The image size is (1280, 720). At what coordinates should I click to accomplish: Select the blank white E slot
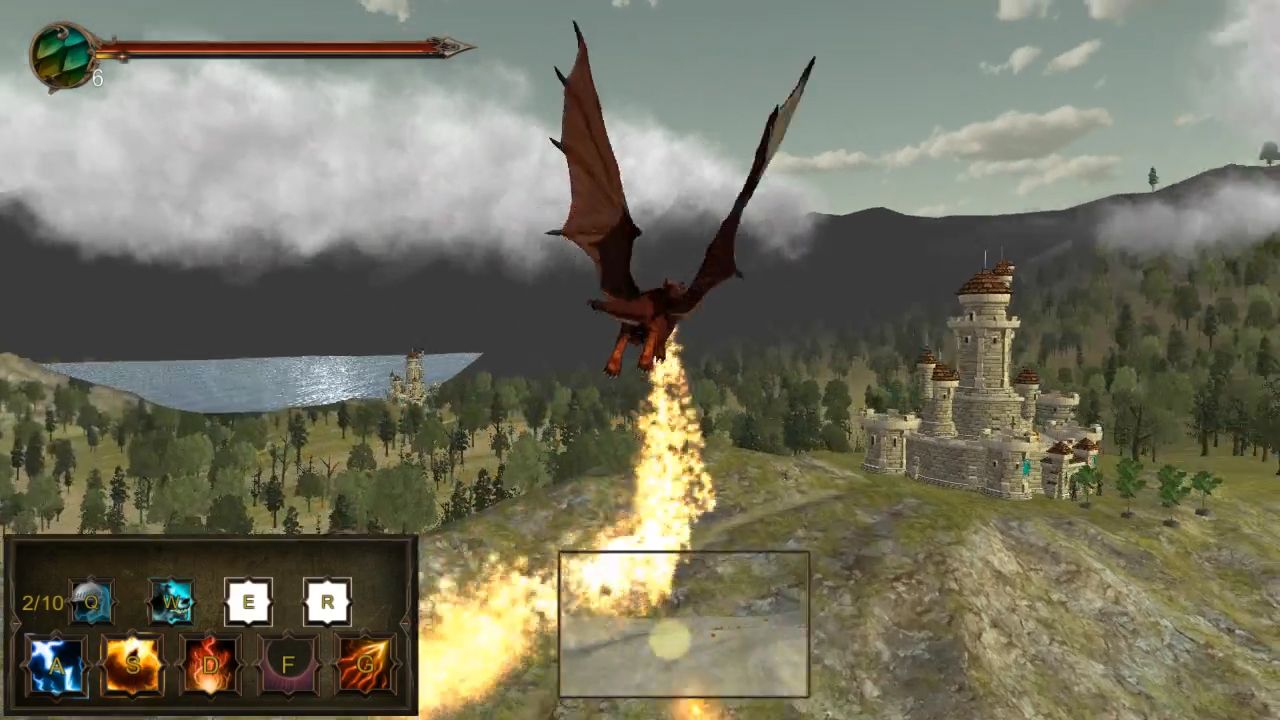coord(248,602)
